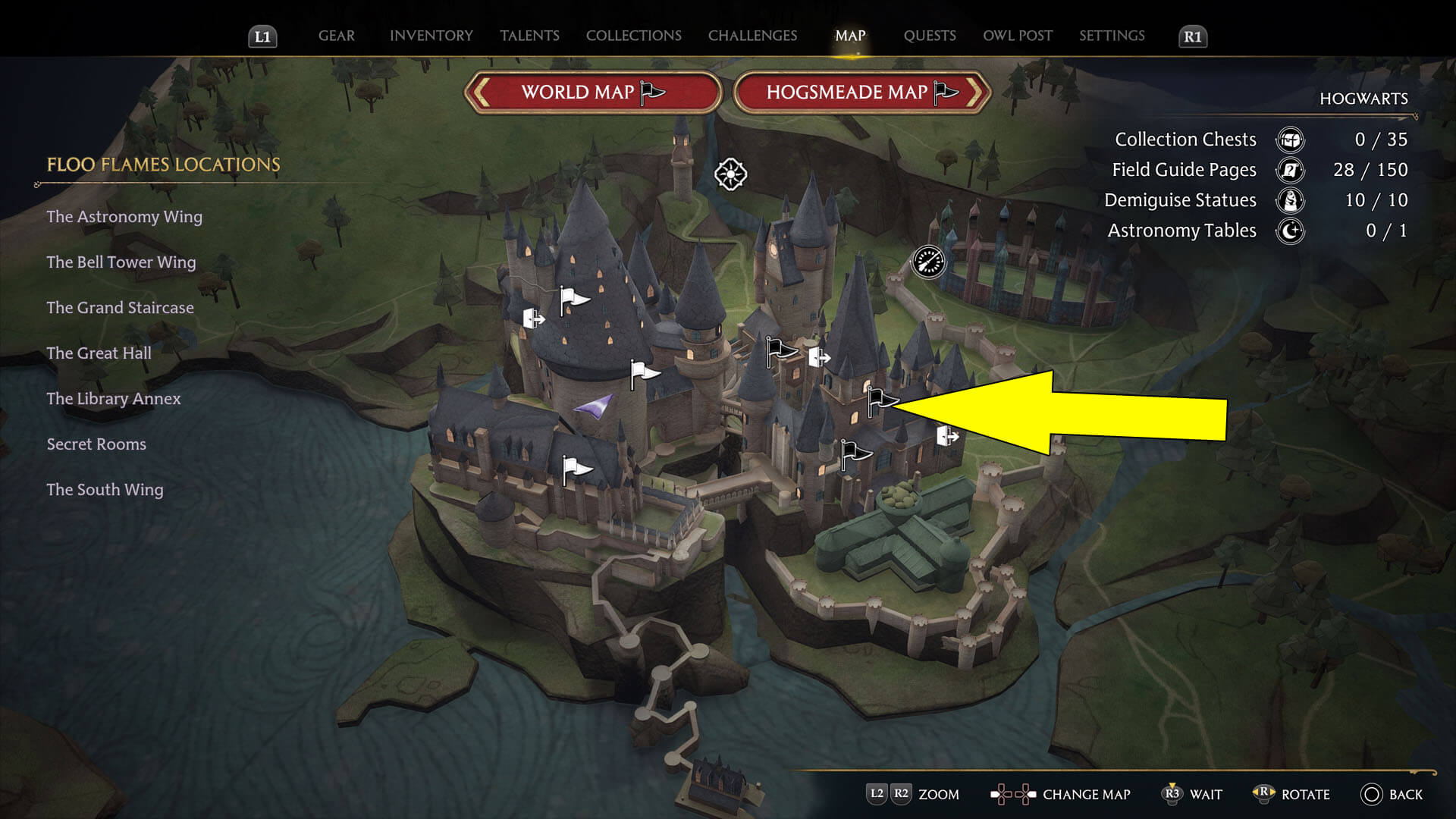Select The Great Hall location
The height and width of the screenshot is (819, 1456).
tap(99, 353)
